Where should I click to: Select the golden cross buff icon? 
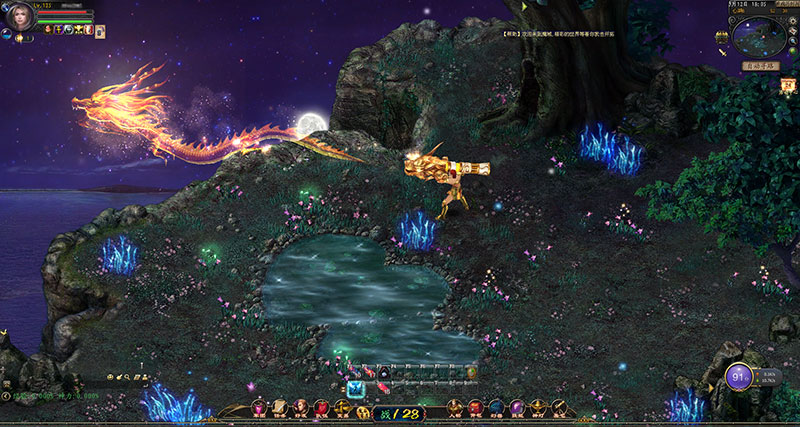pos(59,30)
